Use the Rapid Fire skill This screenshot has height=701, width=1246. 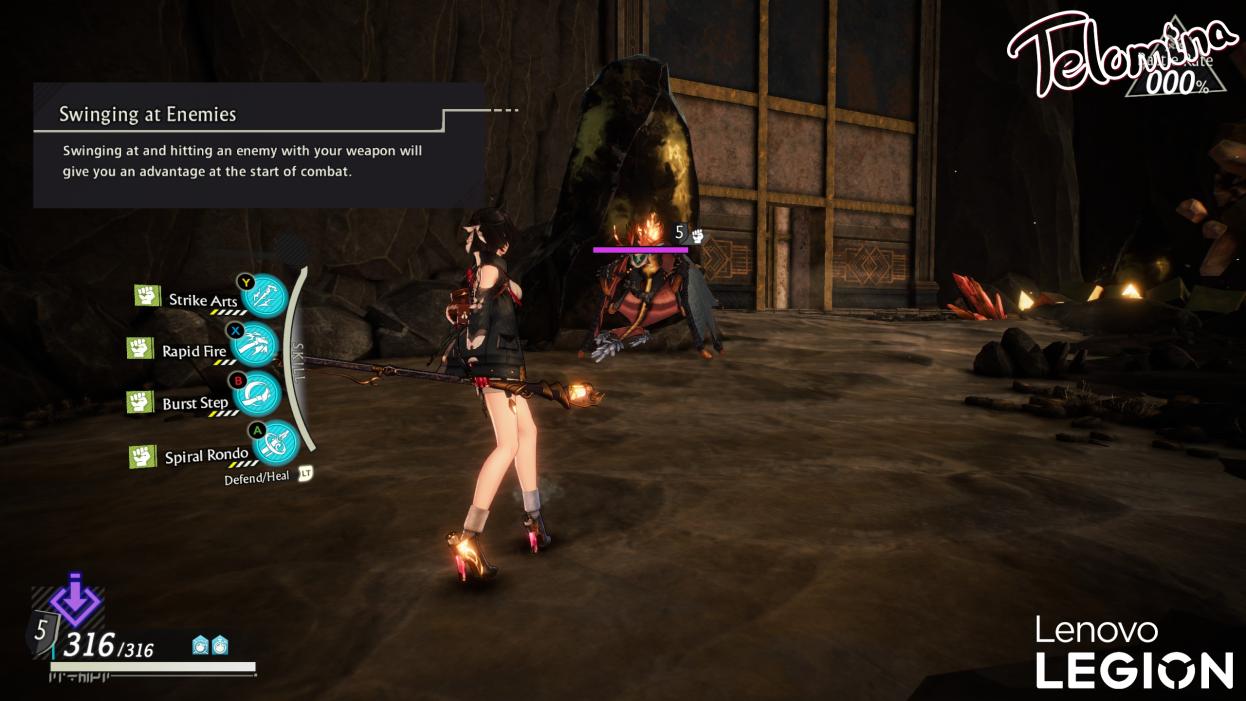pyautogui.click(x=258, y=345)
